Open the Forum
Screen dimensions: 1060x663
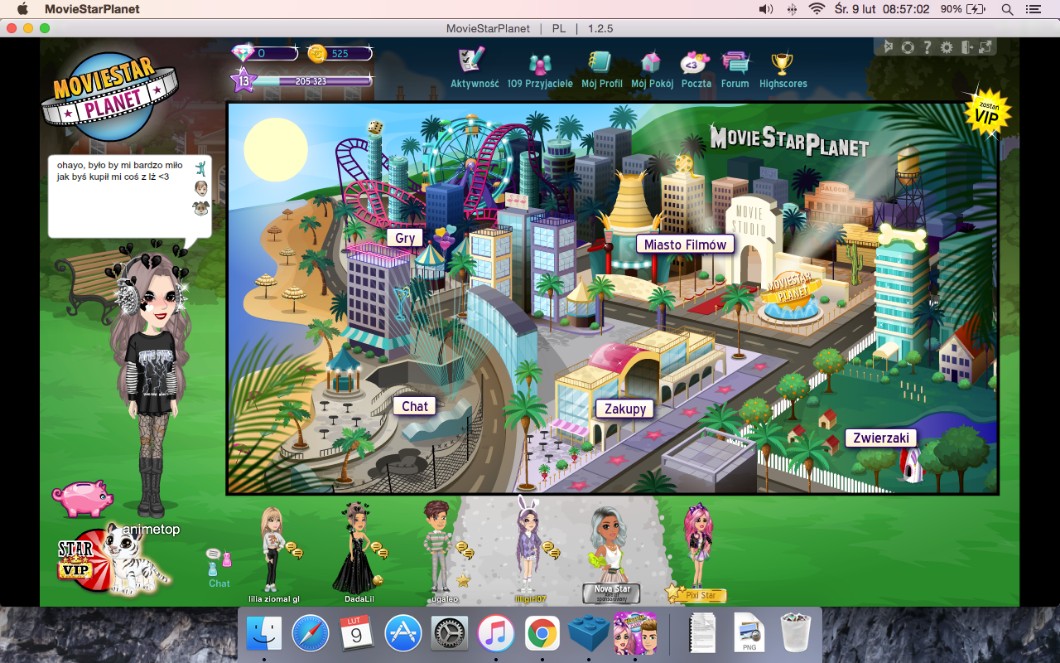[735, 69]
